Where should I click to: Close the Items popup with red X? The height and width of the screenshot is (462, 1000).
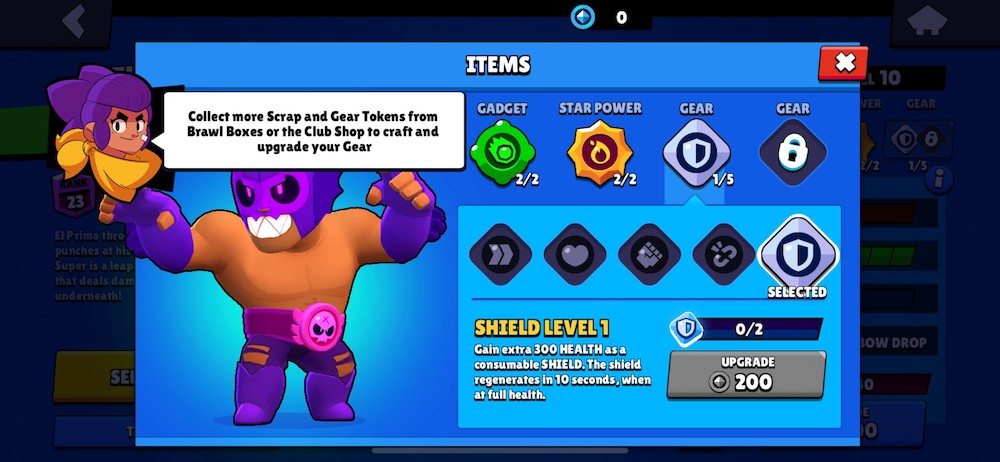843,63
